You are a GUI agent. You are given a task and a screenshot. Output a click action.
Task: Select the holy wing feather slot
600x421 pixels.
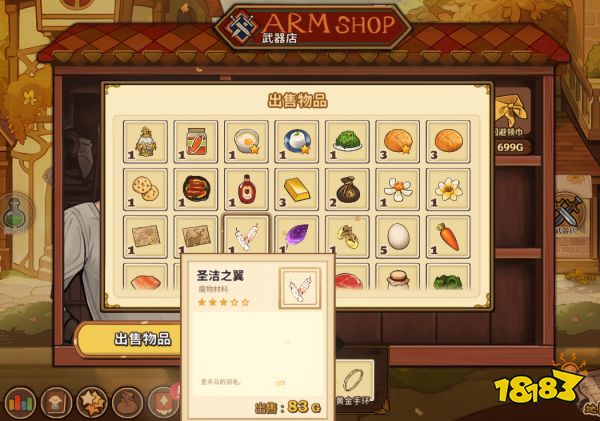246,238
